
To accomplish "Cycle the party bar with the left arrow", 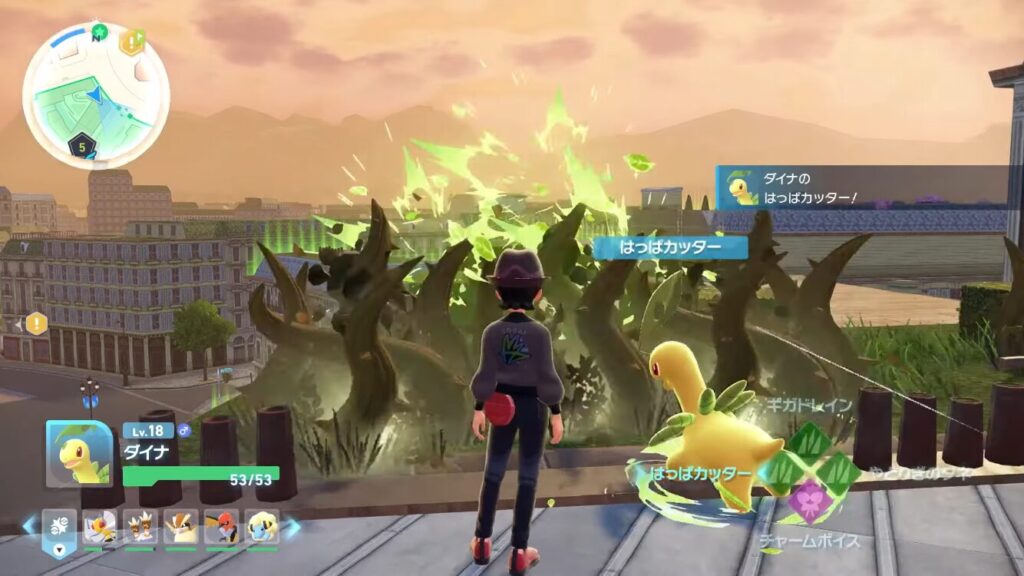I will click(x=29, y=525).
